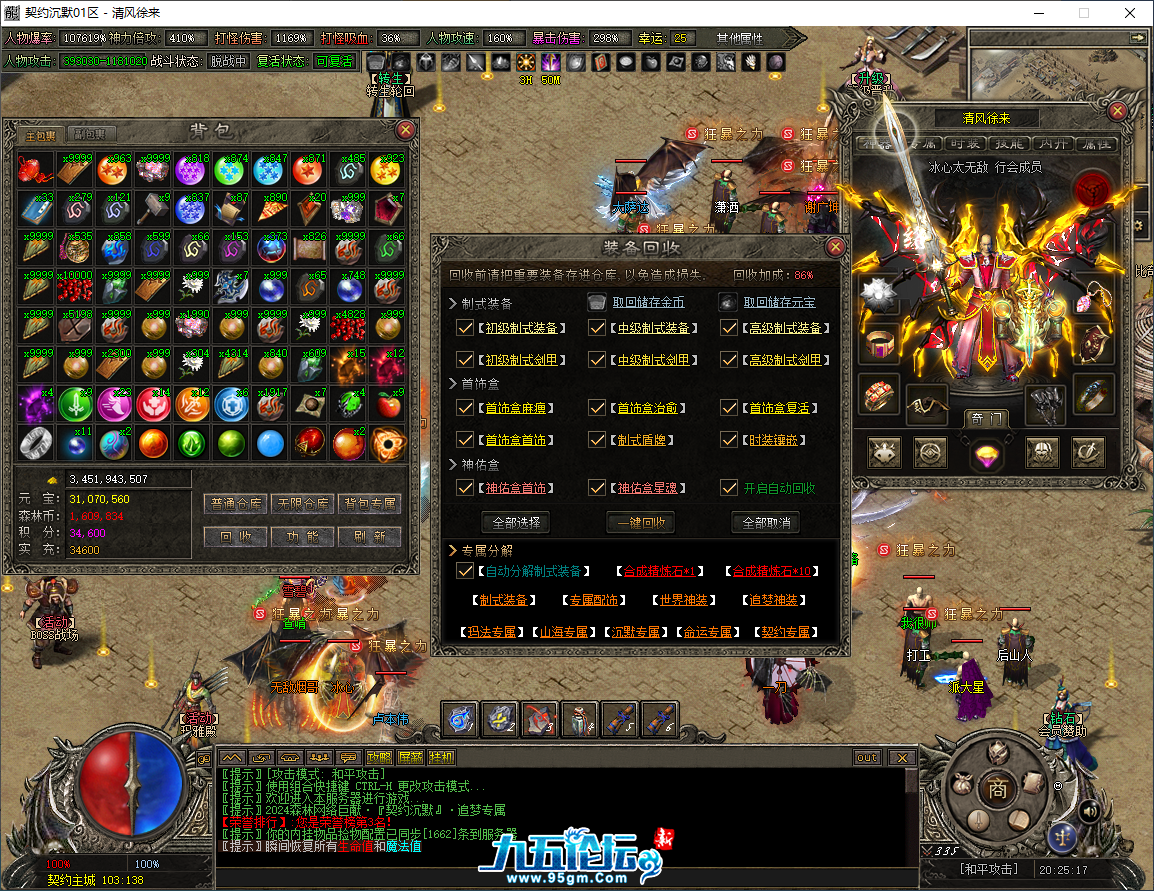The width and height of the screenshot is (1154, 891).
Task: Open the 契约专属 decomposition link
Action: coord(784,632)
